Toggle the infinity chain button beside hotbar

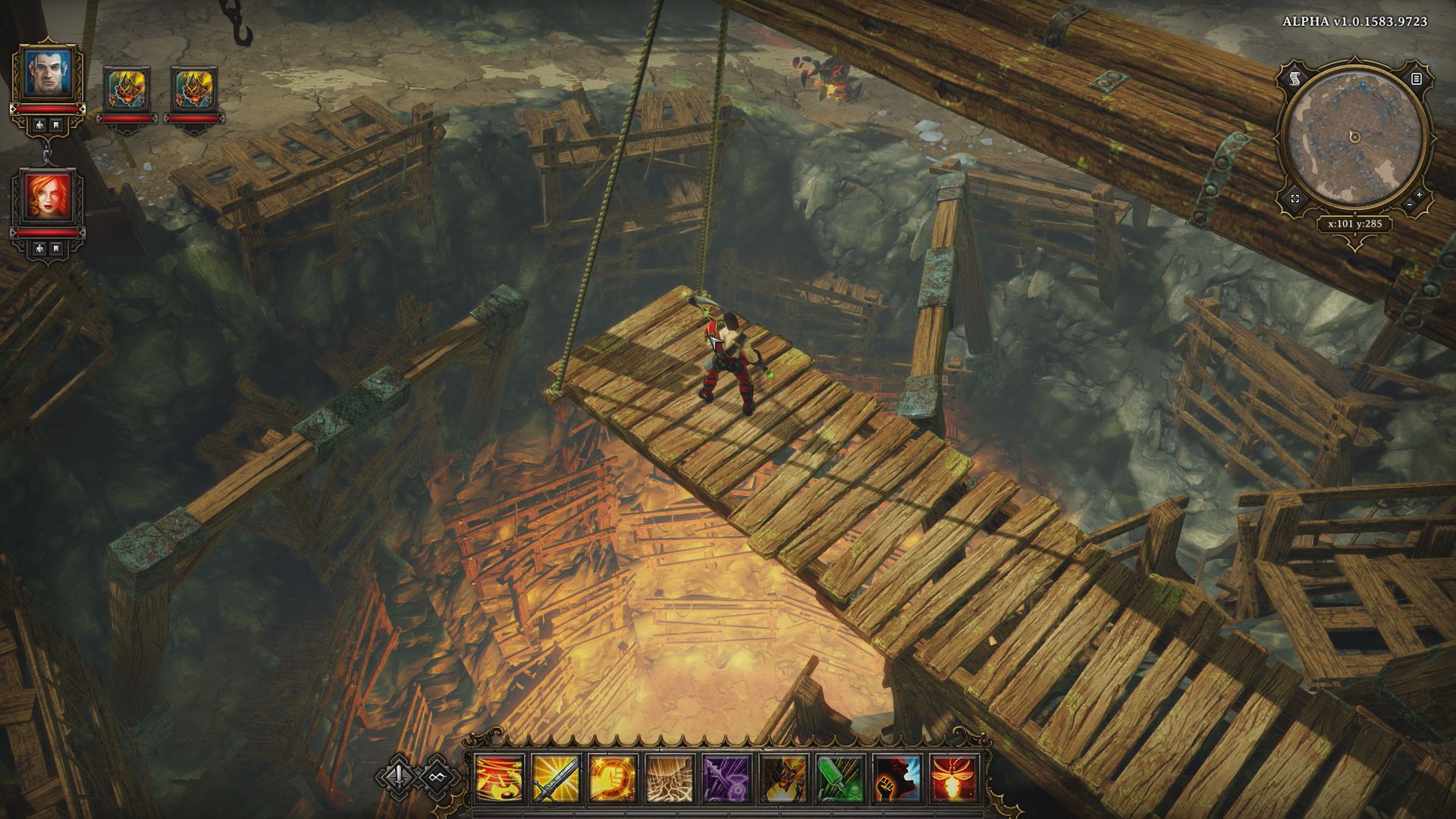(x=435, y=776)
